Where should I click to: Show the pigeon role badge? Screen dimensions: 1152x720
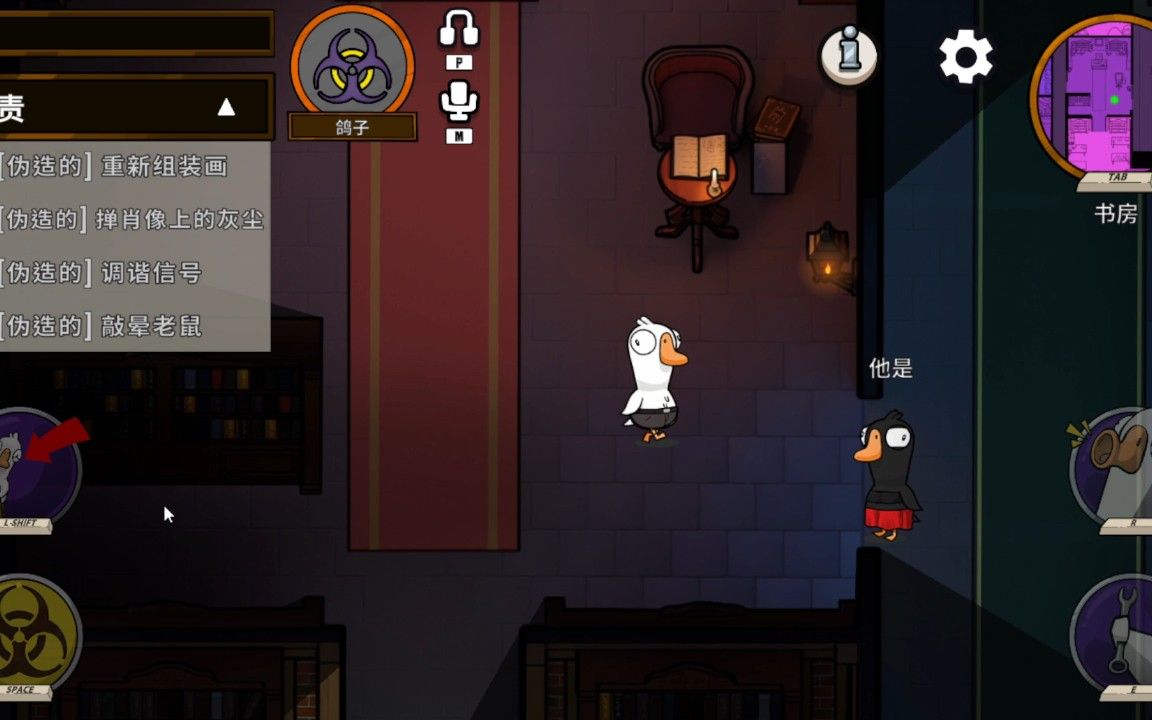click(352, 62)
